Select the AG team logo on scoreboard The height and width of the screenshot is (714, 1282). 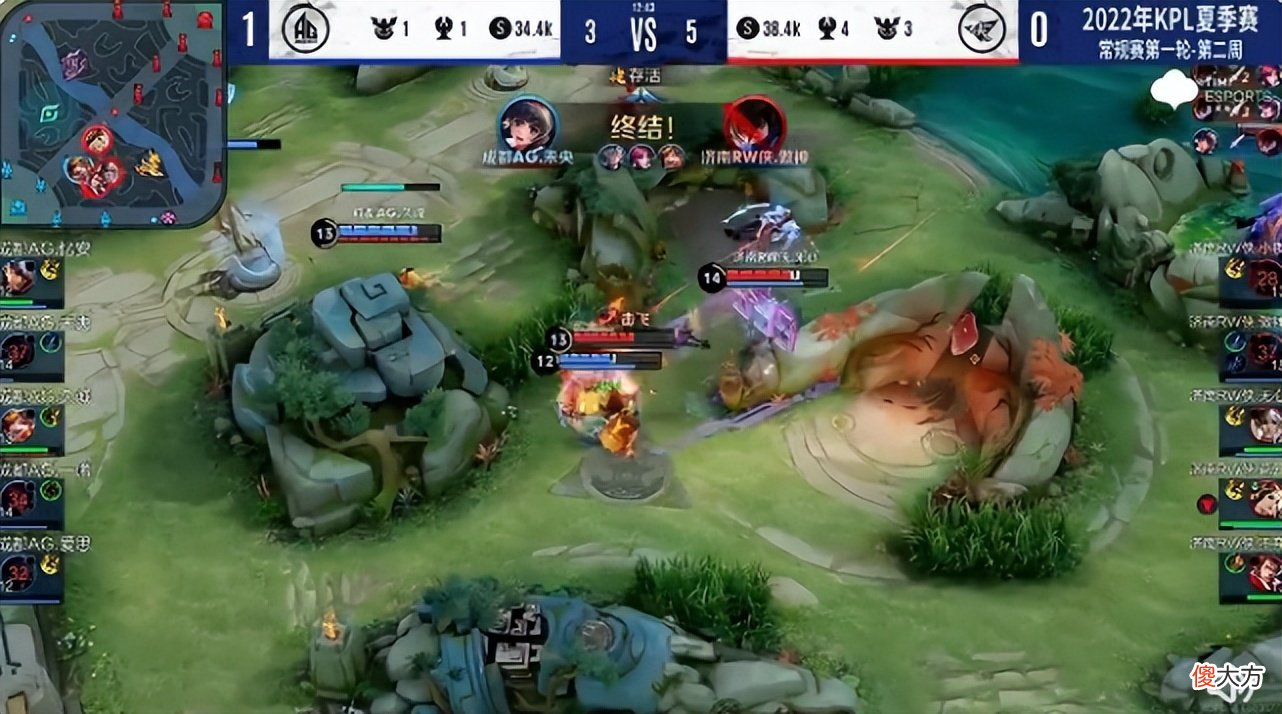pyautogui.click(x=305, y=29)
